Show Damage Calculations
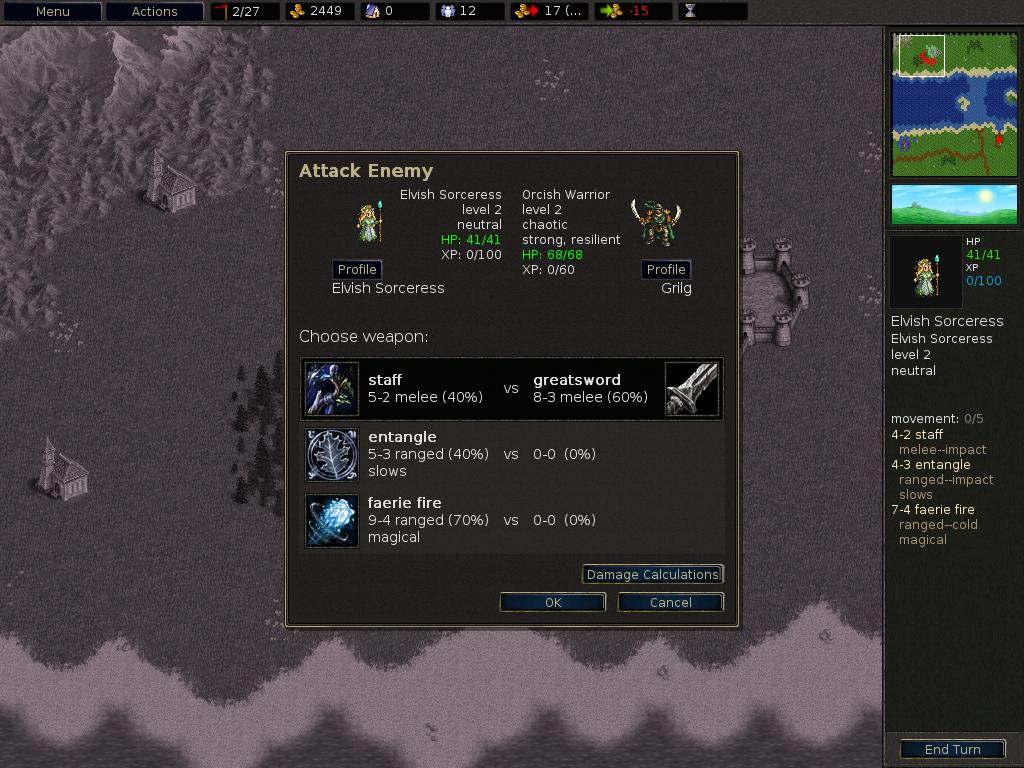Screen dimensions: 1024x768 click(x=652, y=574)
